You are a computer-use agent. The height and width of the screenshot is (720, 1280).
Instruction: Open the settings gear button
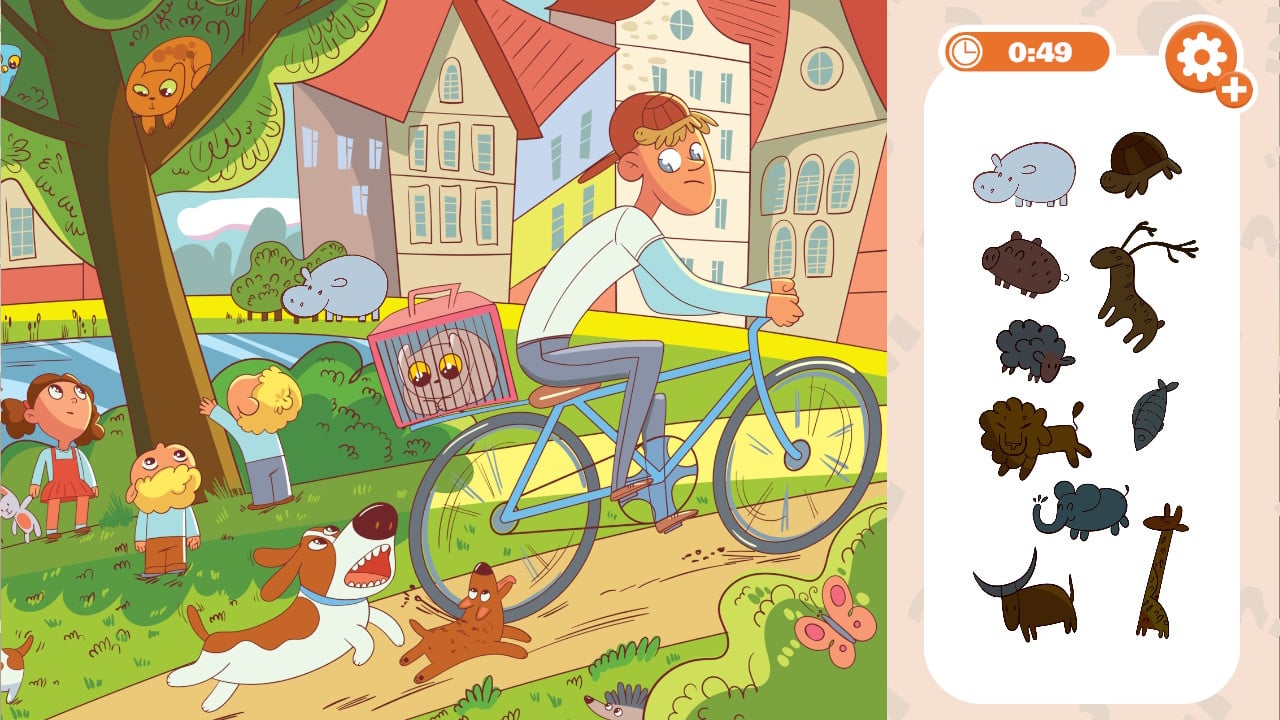[x=1201, y=57]
